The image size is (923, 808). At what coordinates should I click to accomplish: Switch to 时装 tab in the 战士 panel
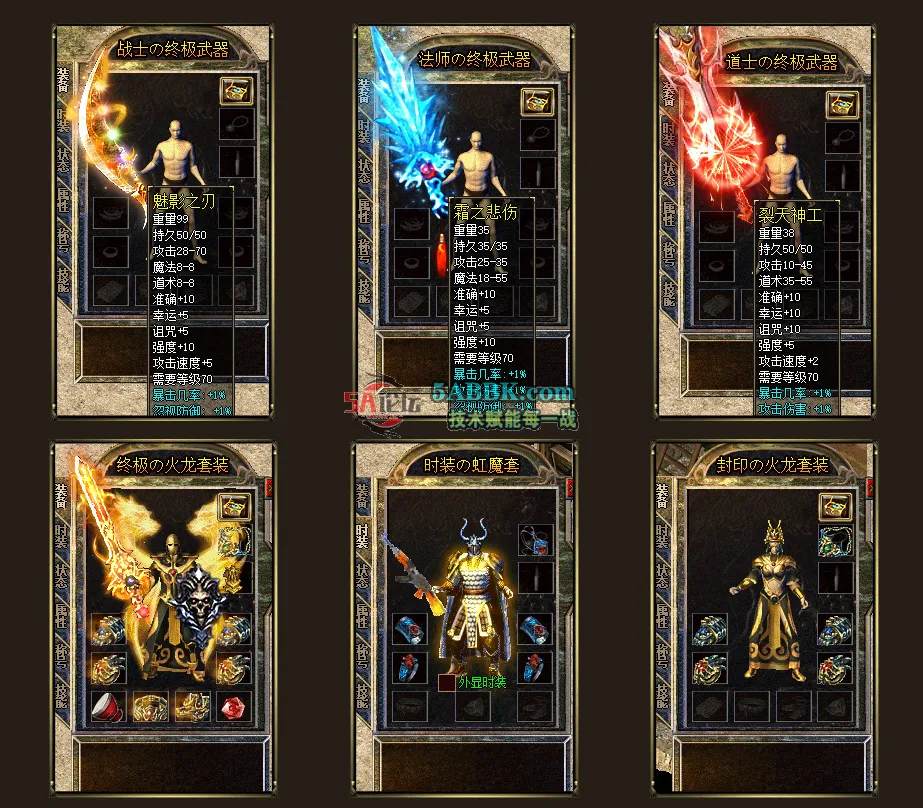pyautogui.click(x=64, y=122)
